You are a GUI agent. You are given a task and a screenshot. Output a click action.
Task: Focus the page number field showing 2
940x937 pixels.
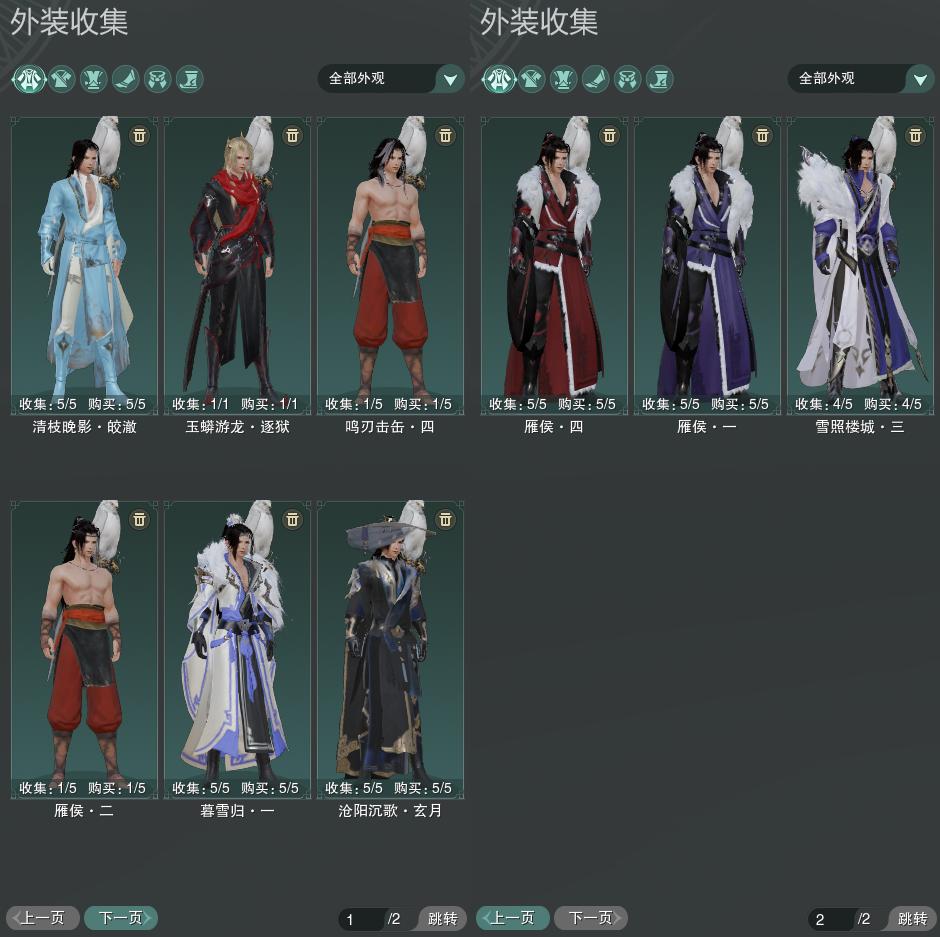(x=830, y=919)
